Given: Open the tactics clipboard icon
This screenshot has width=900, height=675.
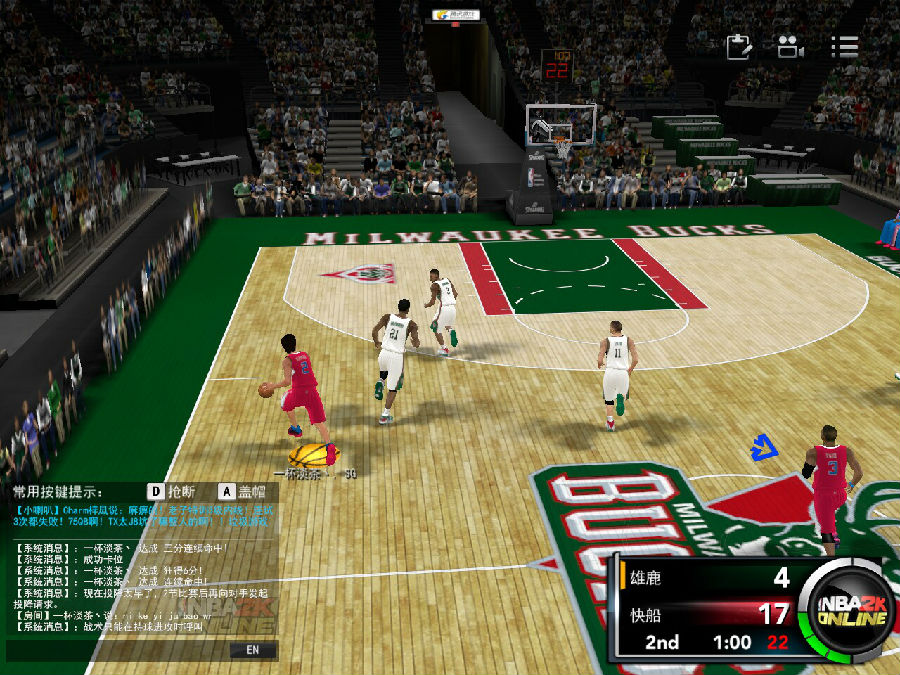Looking at the screenshot, I should (738, 47).
